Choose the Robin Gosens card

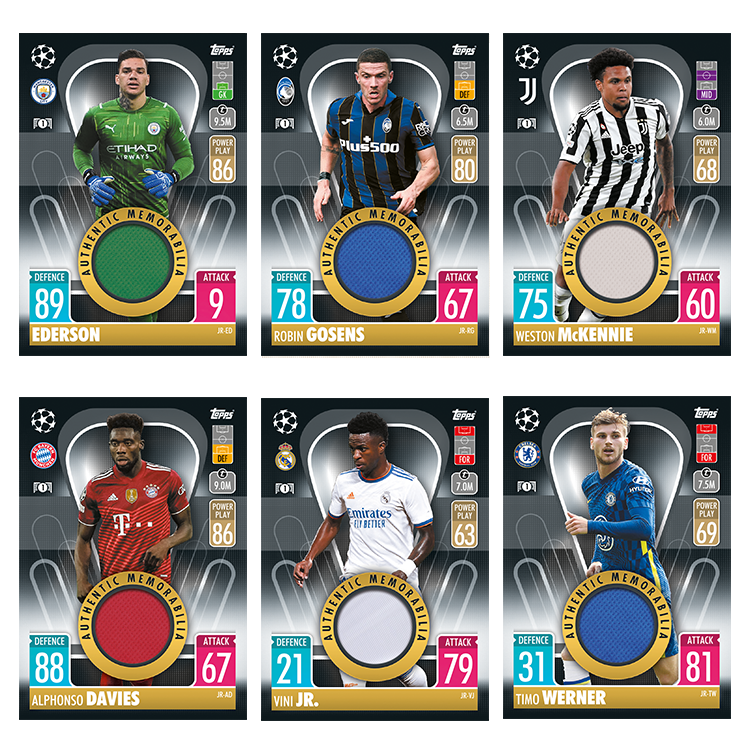[374, 195]
